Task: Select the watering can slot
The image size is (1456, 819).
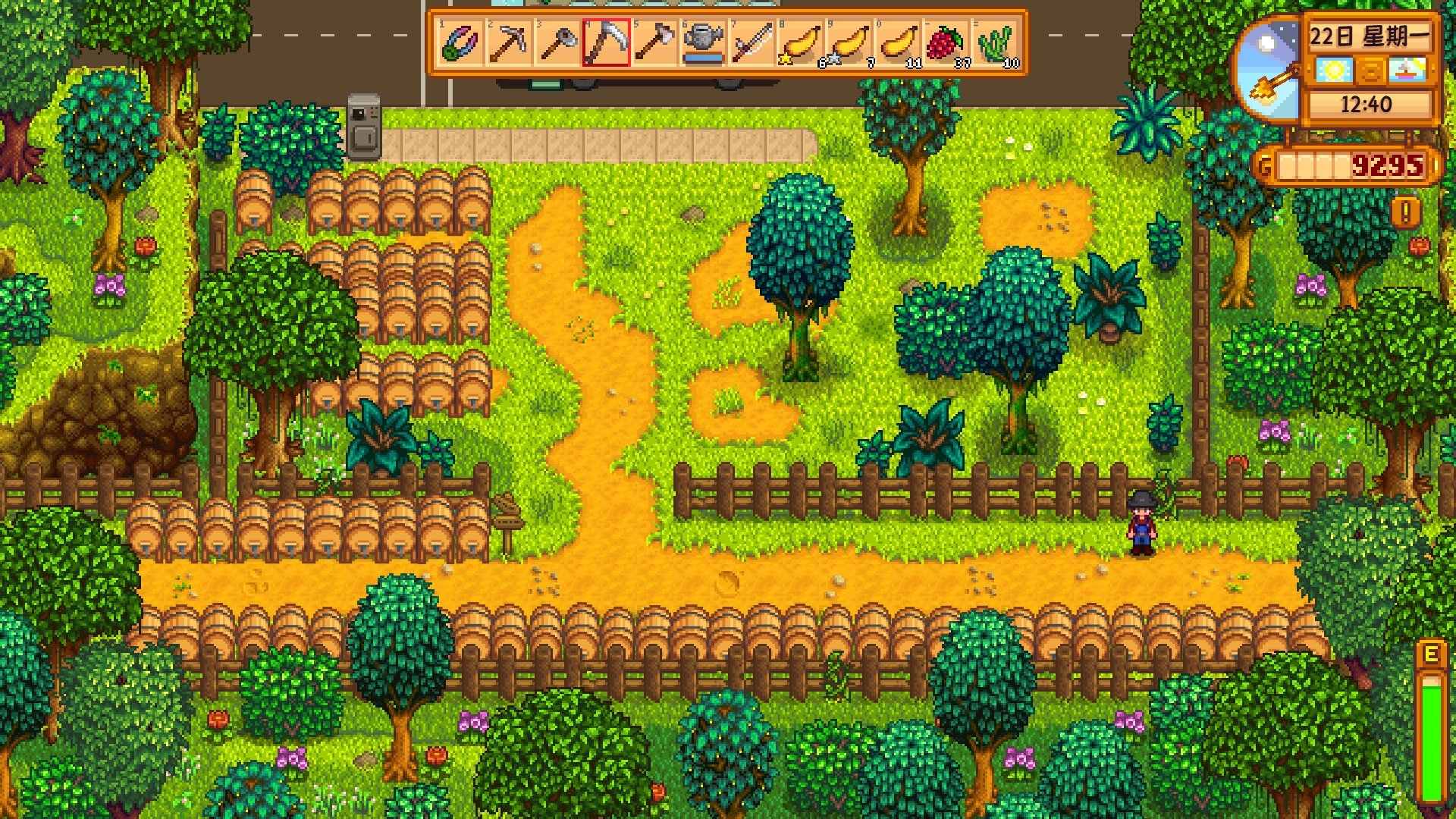Action: tap(703, 42)
